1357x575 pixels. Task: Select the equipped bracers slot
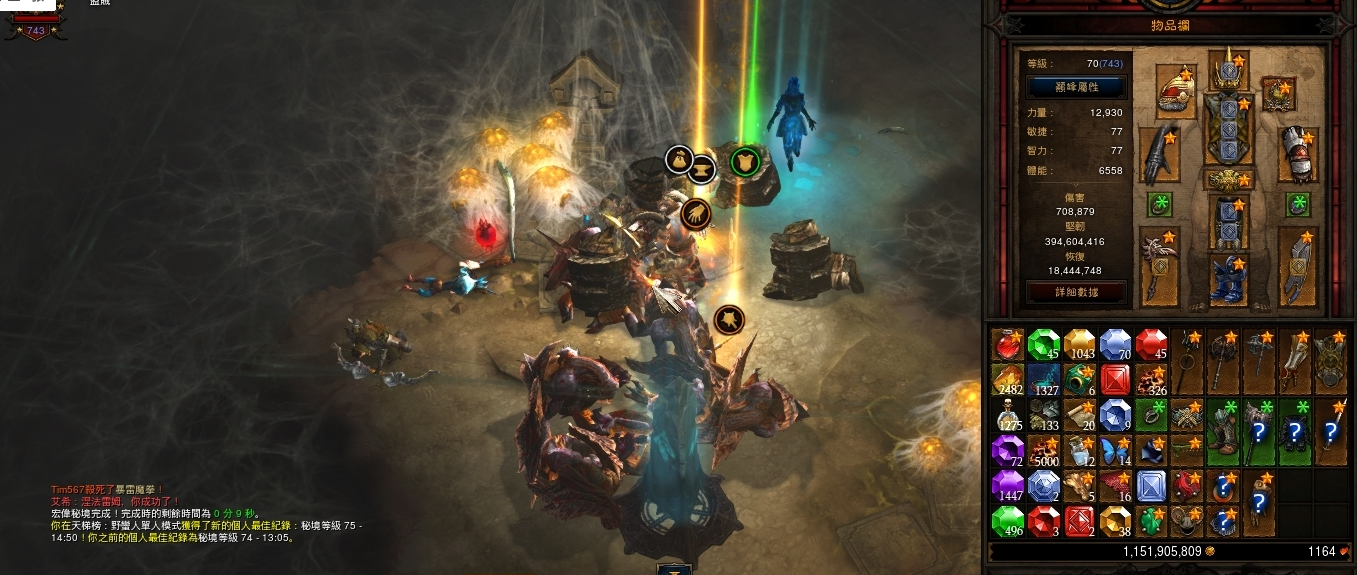tap(1298, 151)
